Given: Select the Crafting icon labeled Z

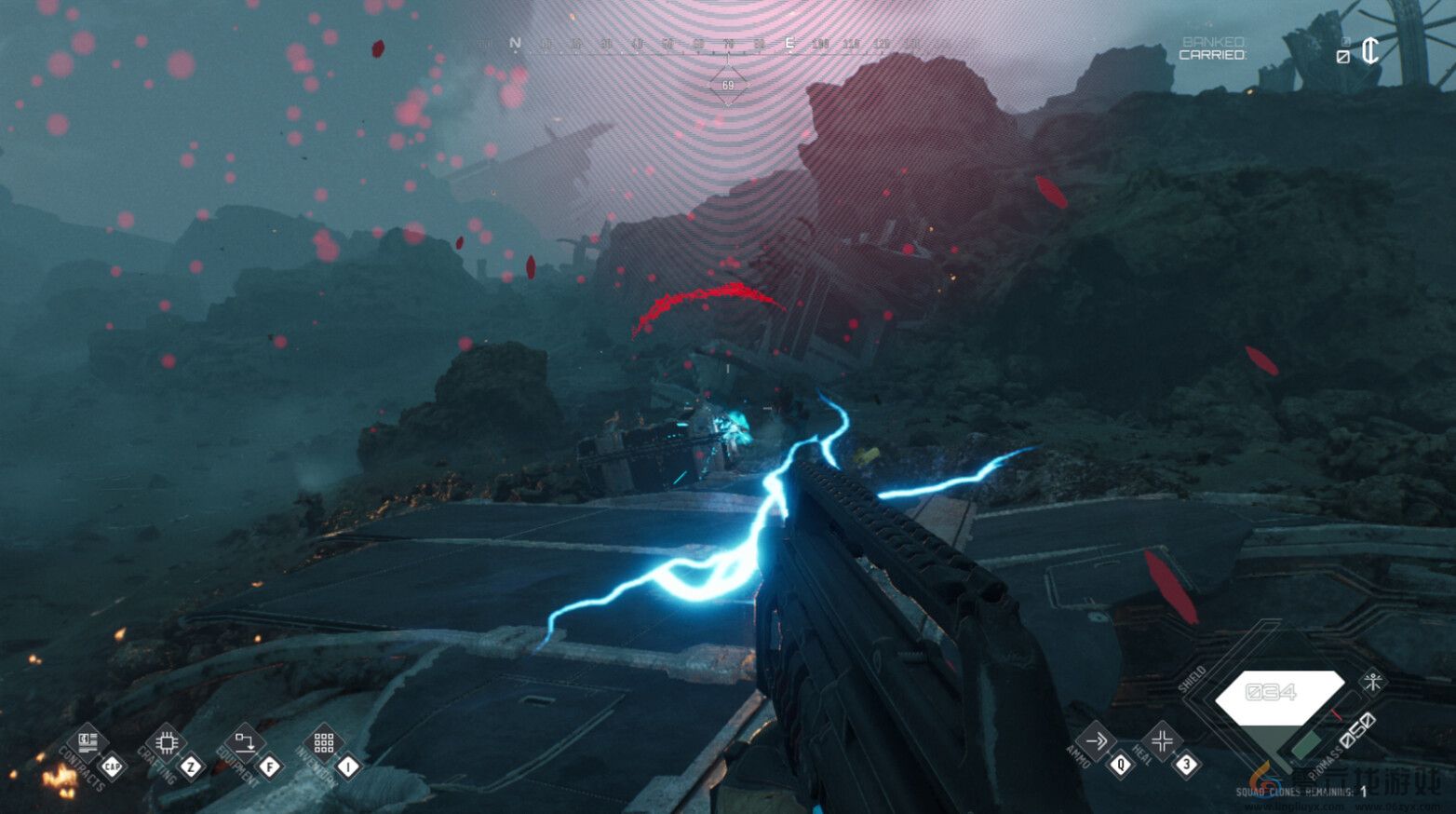Looking at the screenshot, I should [x=167, y=743].
